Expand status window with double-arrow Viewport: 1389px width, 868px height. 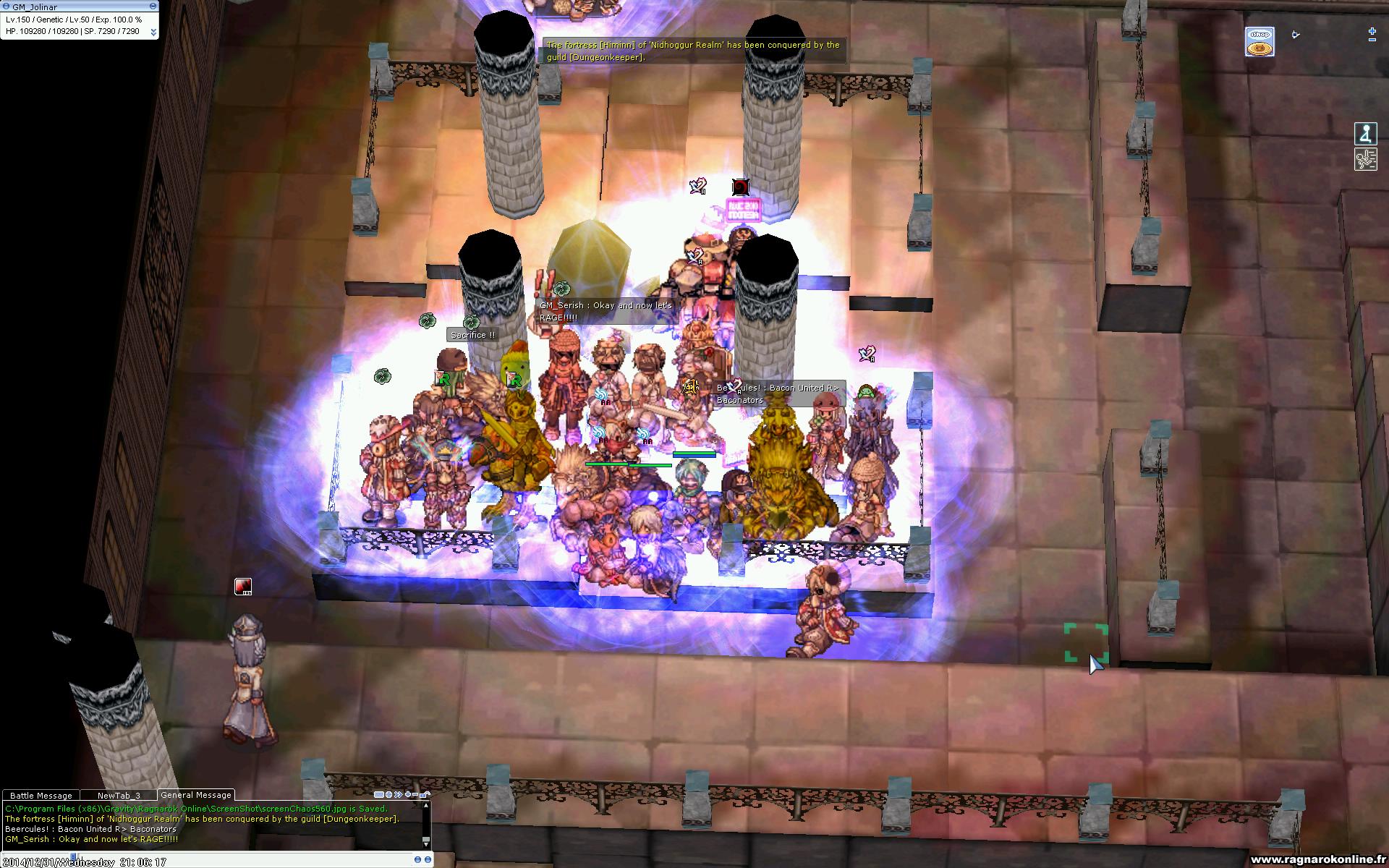point(153,32)
